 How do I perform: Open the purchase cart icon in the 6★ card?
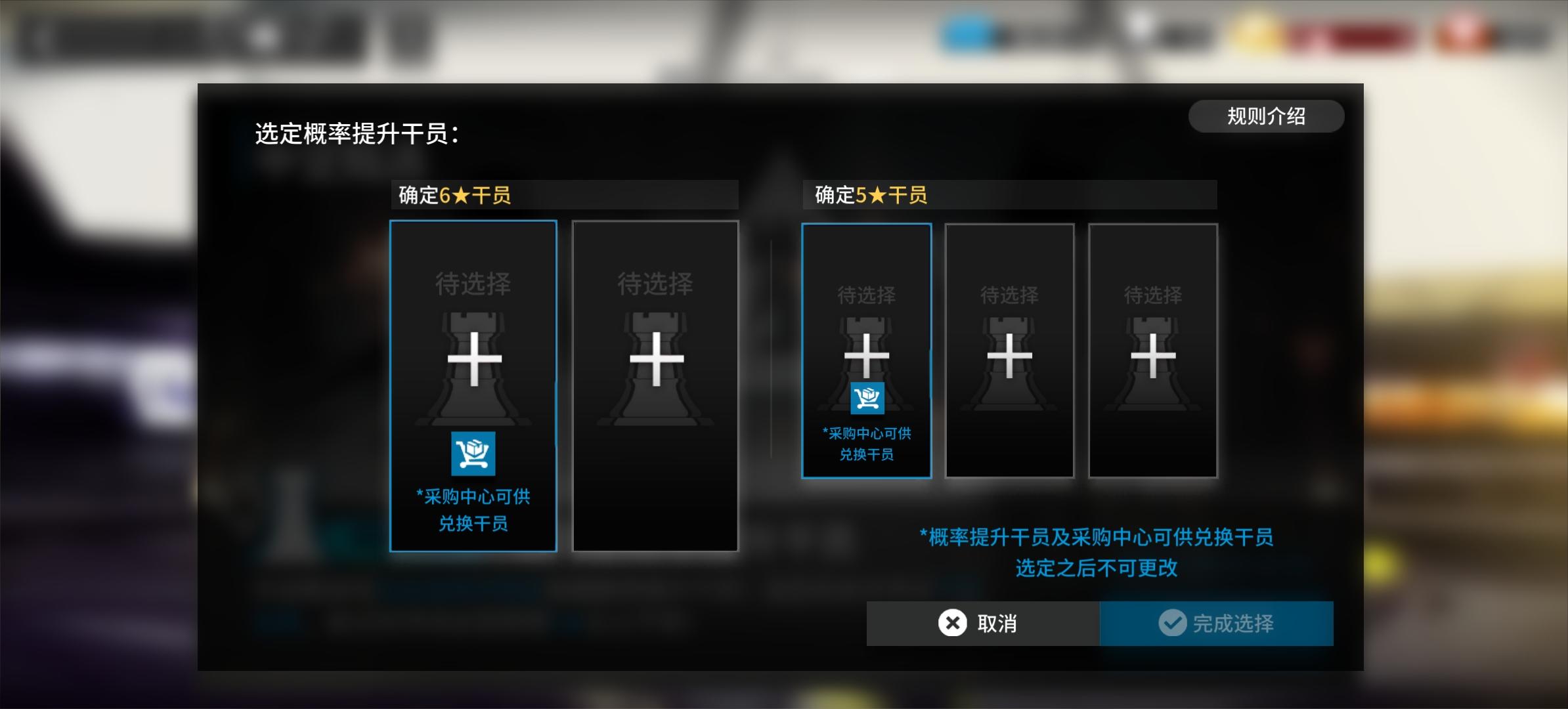tap(474, 454)
